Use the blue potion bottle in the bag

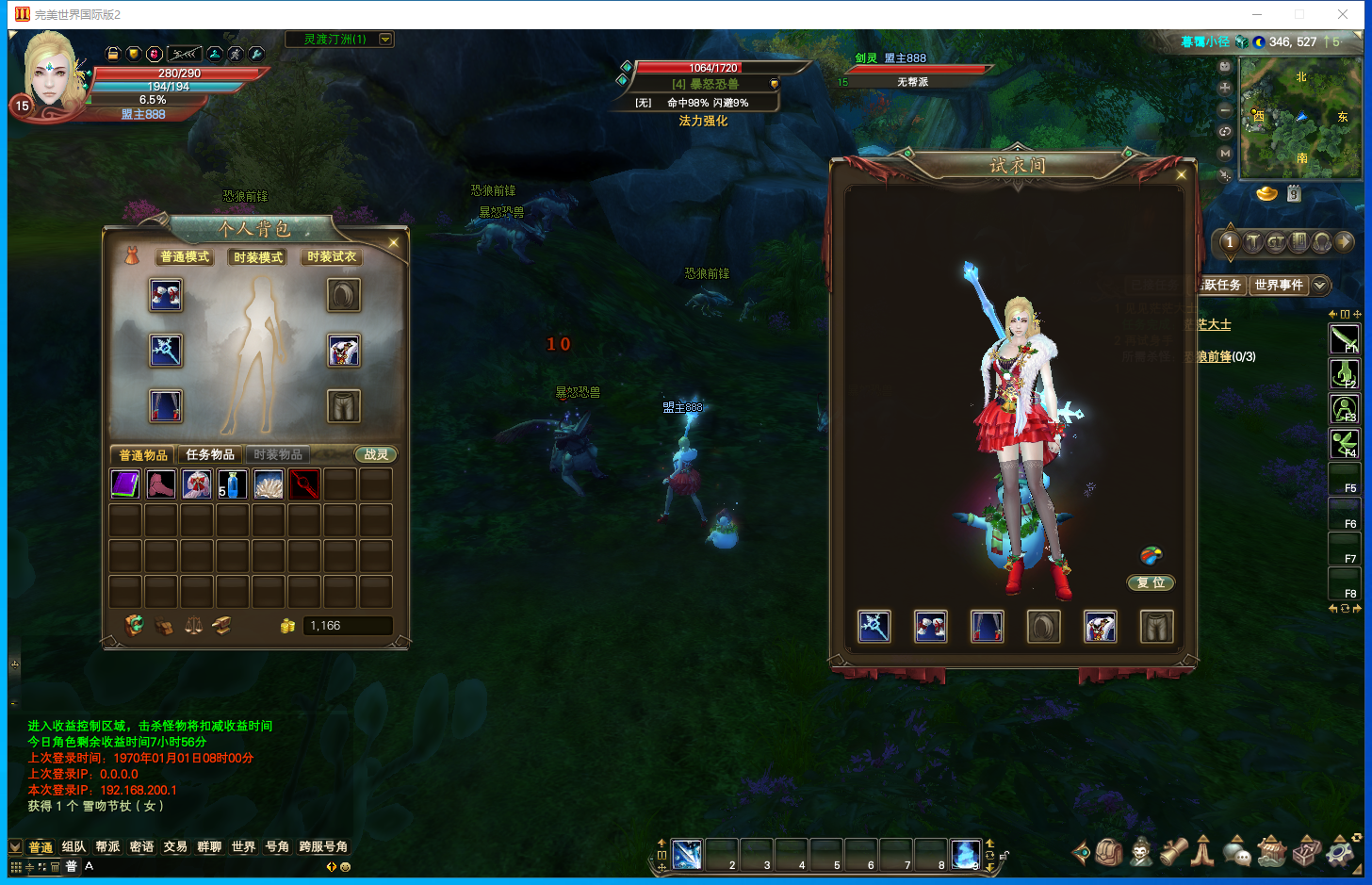233,484
